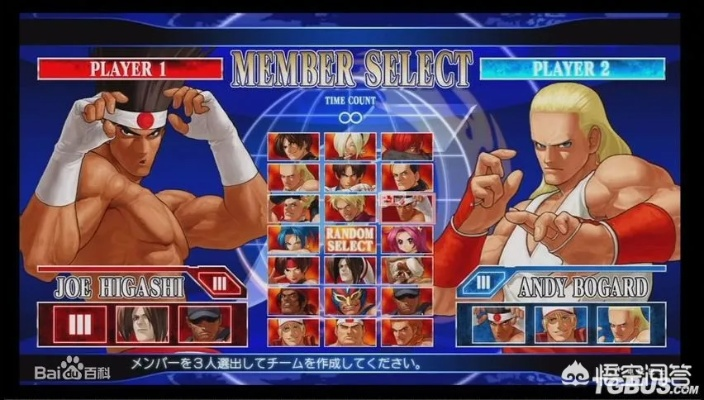This screenshot has width=704, height=400.
Task: Select the pink-haired fighter portrait
Action: pos(405,240)
